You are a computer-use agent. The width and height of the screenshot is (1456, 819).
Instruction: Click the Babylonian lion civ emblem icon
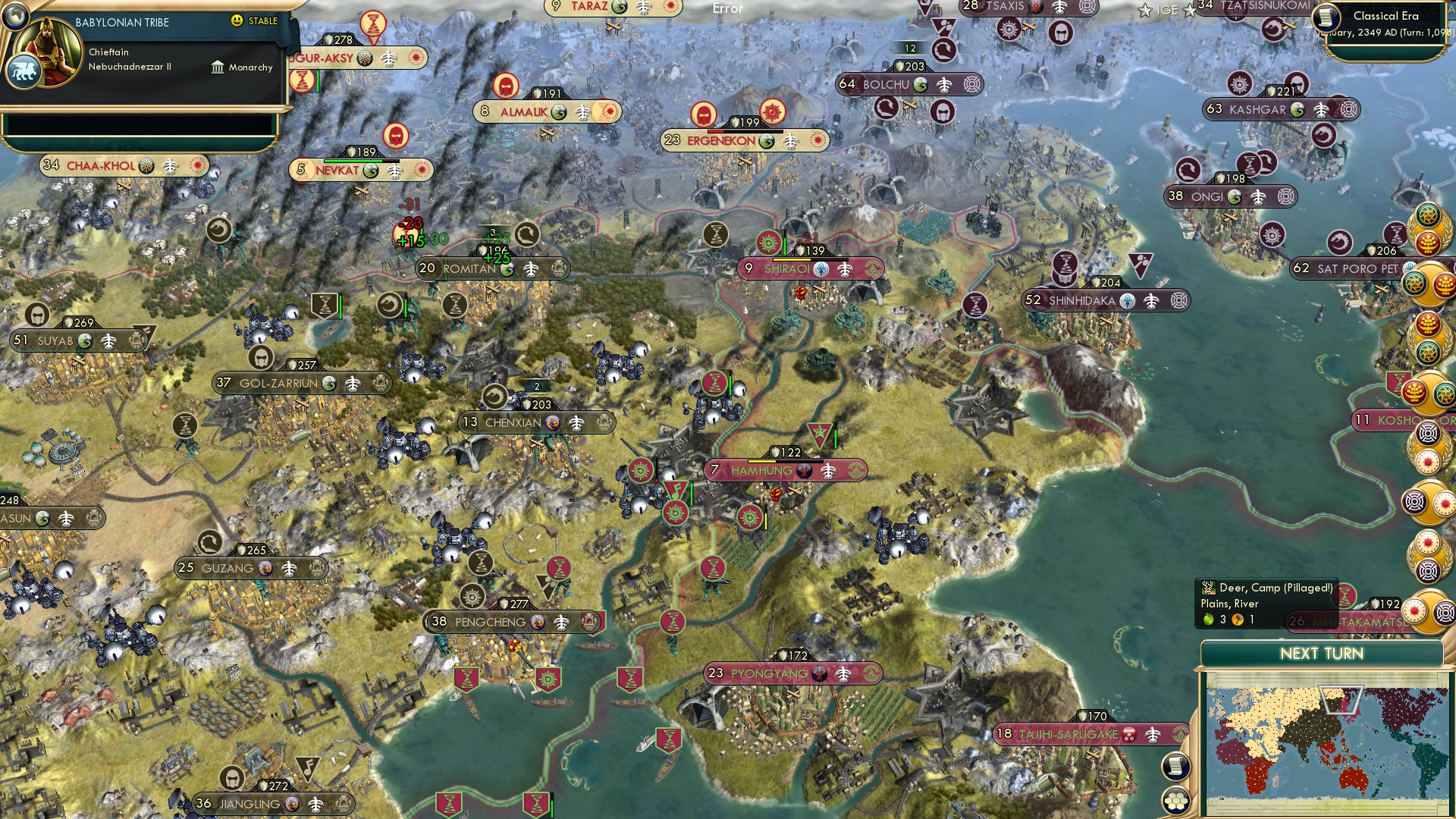pos(25,71)
